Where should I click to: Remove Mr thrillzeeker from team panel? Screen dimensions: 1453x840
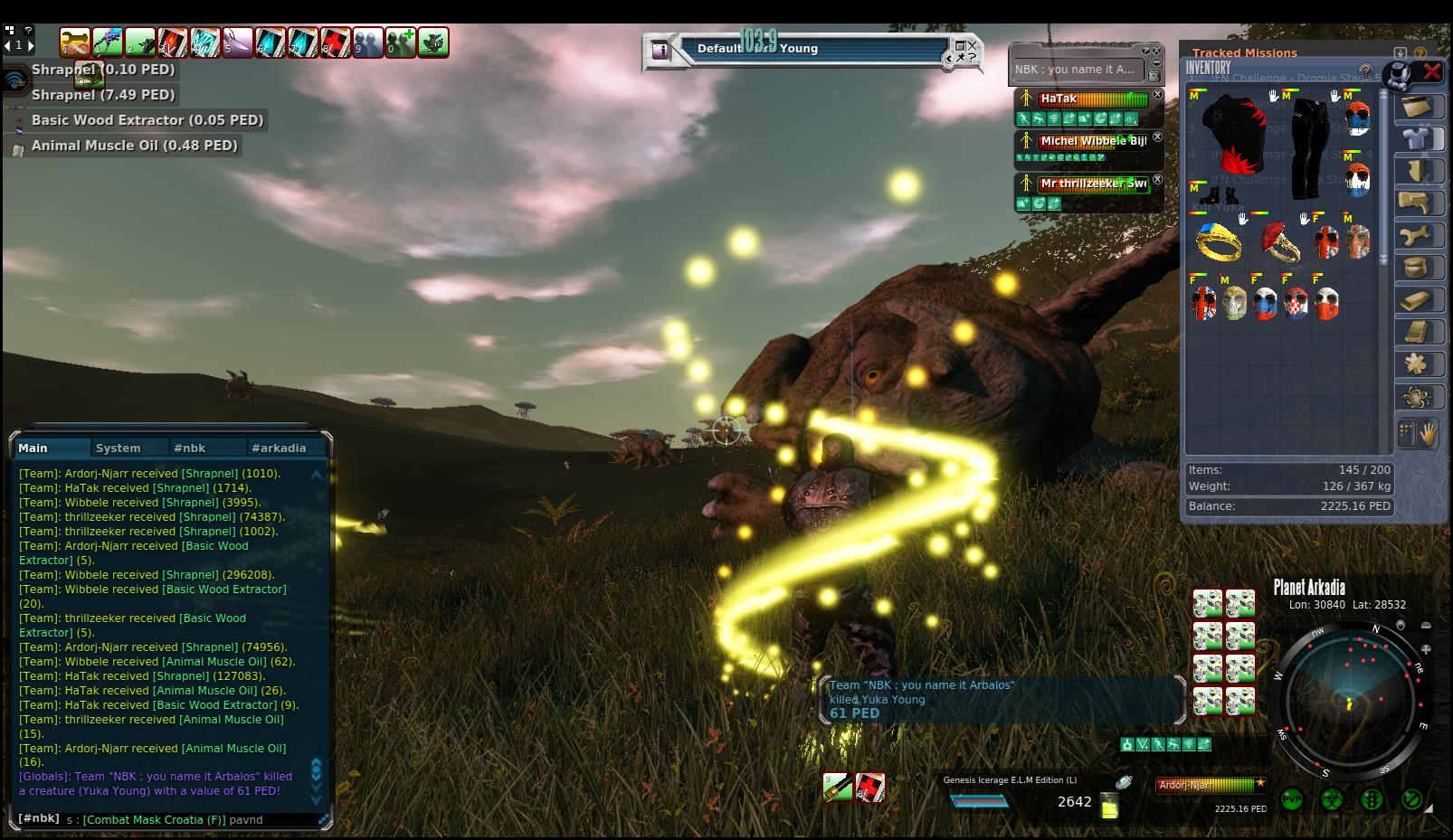click(1157, 180)
